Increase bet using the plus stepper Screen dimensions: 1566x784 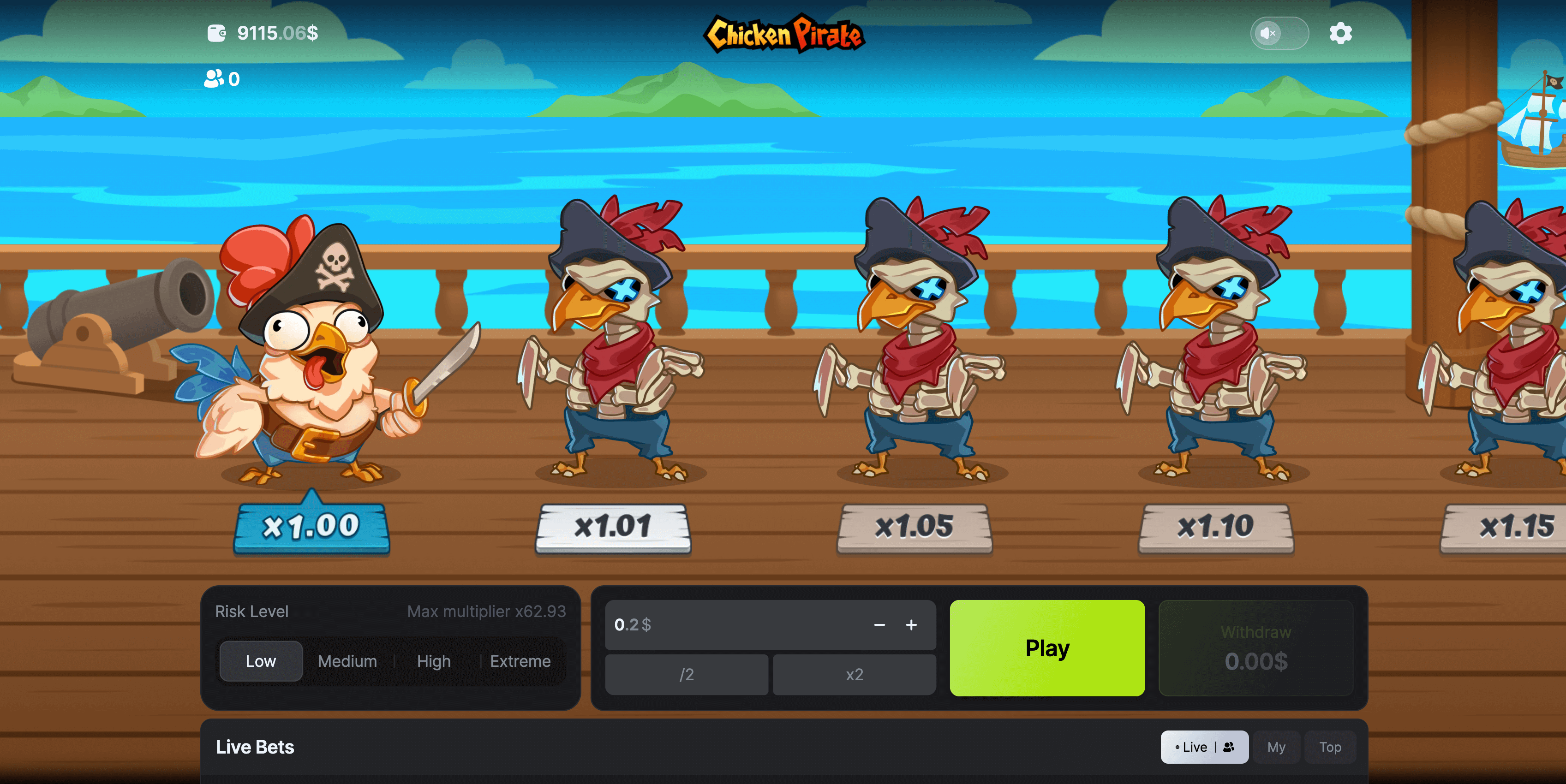(x=911, y=625)
